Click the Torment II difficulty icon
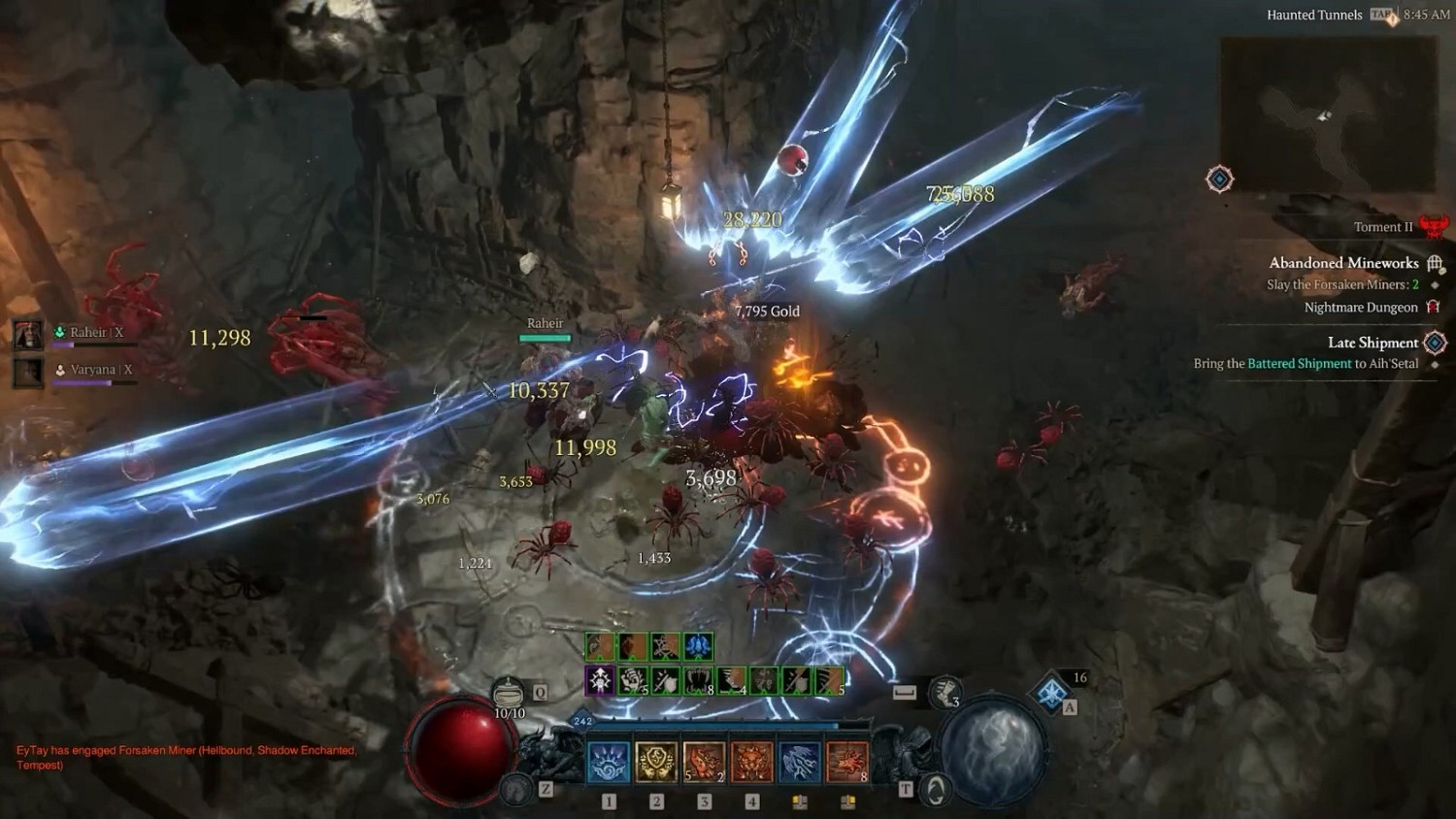This screenshot has width=1456, height=819. pos(1434,227)
